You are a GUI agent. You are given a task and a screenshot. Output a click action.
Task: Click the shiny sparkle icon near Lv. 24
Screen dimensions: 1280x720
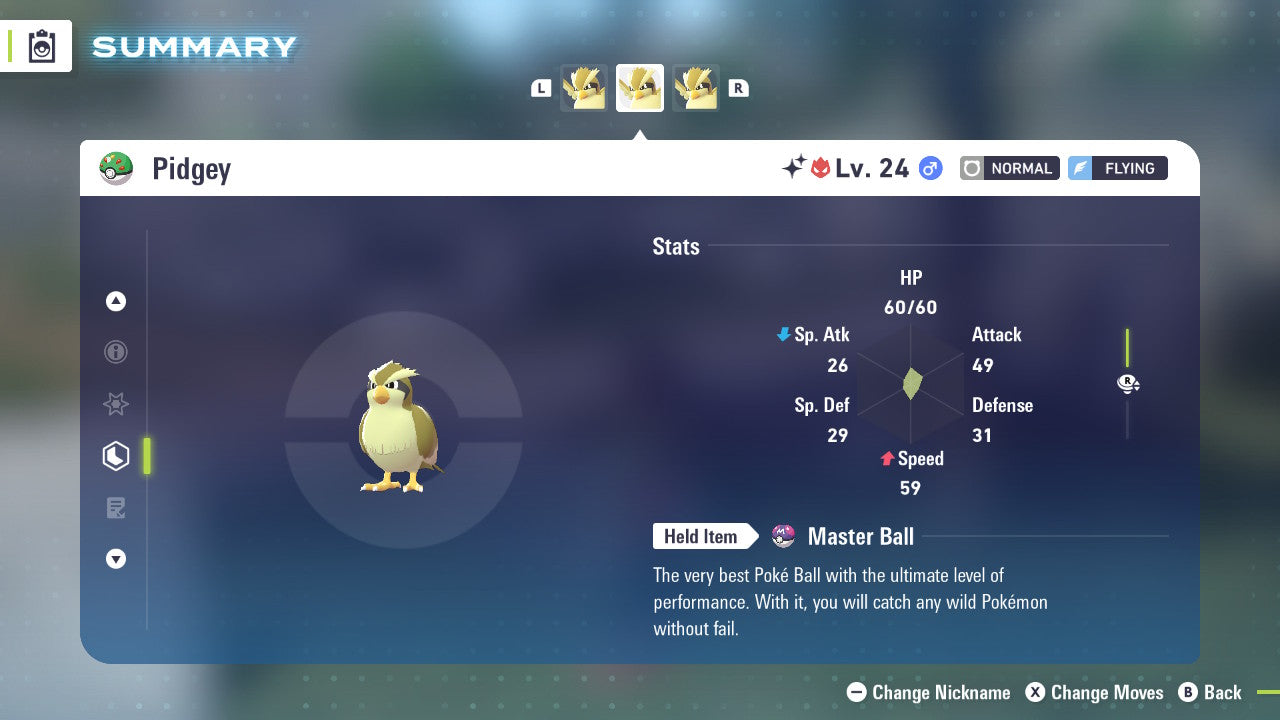click(x=791, y=166)
